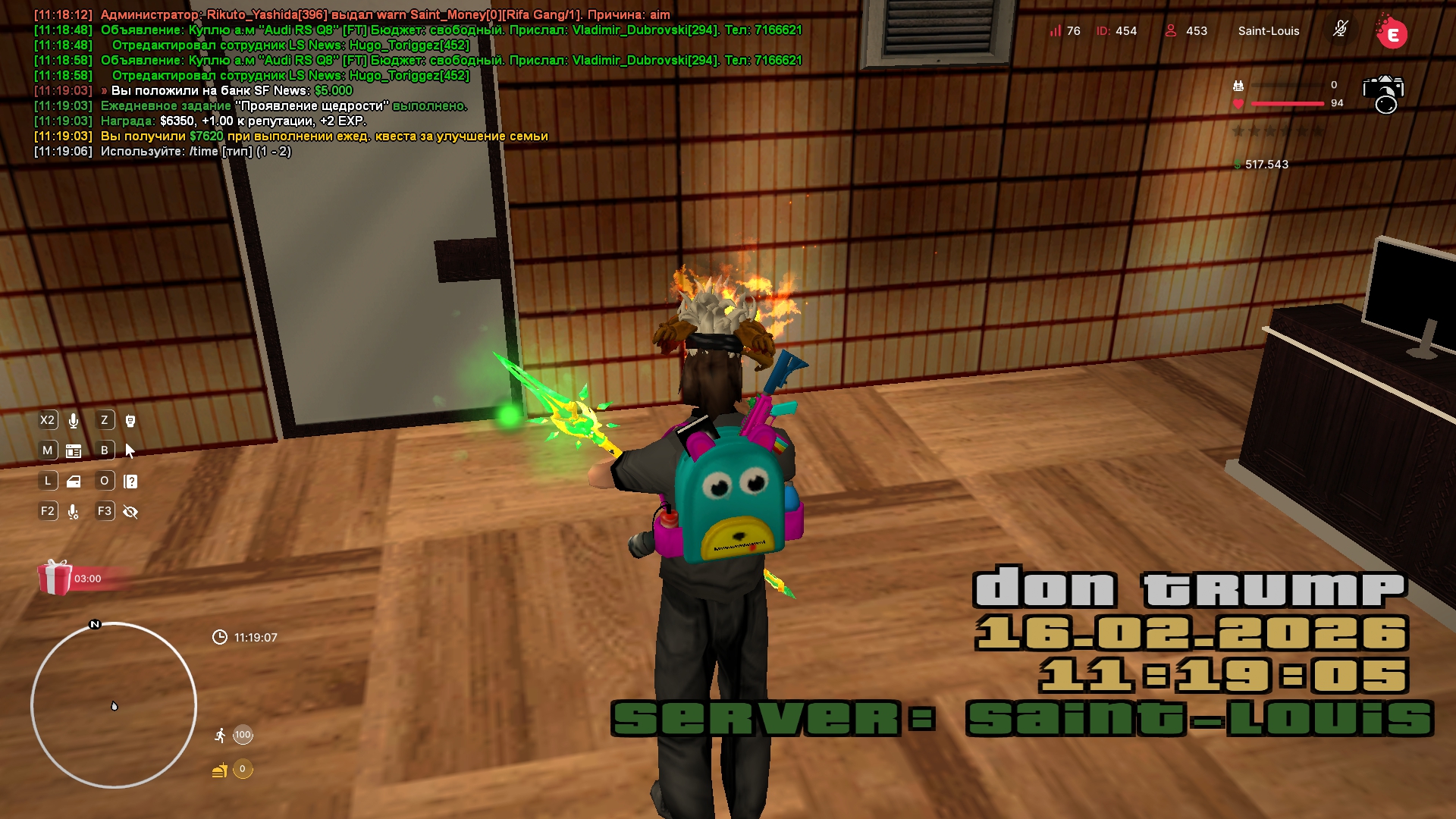The height and width of the screenshot is (819, 1456).
Task: Click the circular minimap
Action: [114, 705]
